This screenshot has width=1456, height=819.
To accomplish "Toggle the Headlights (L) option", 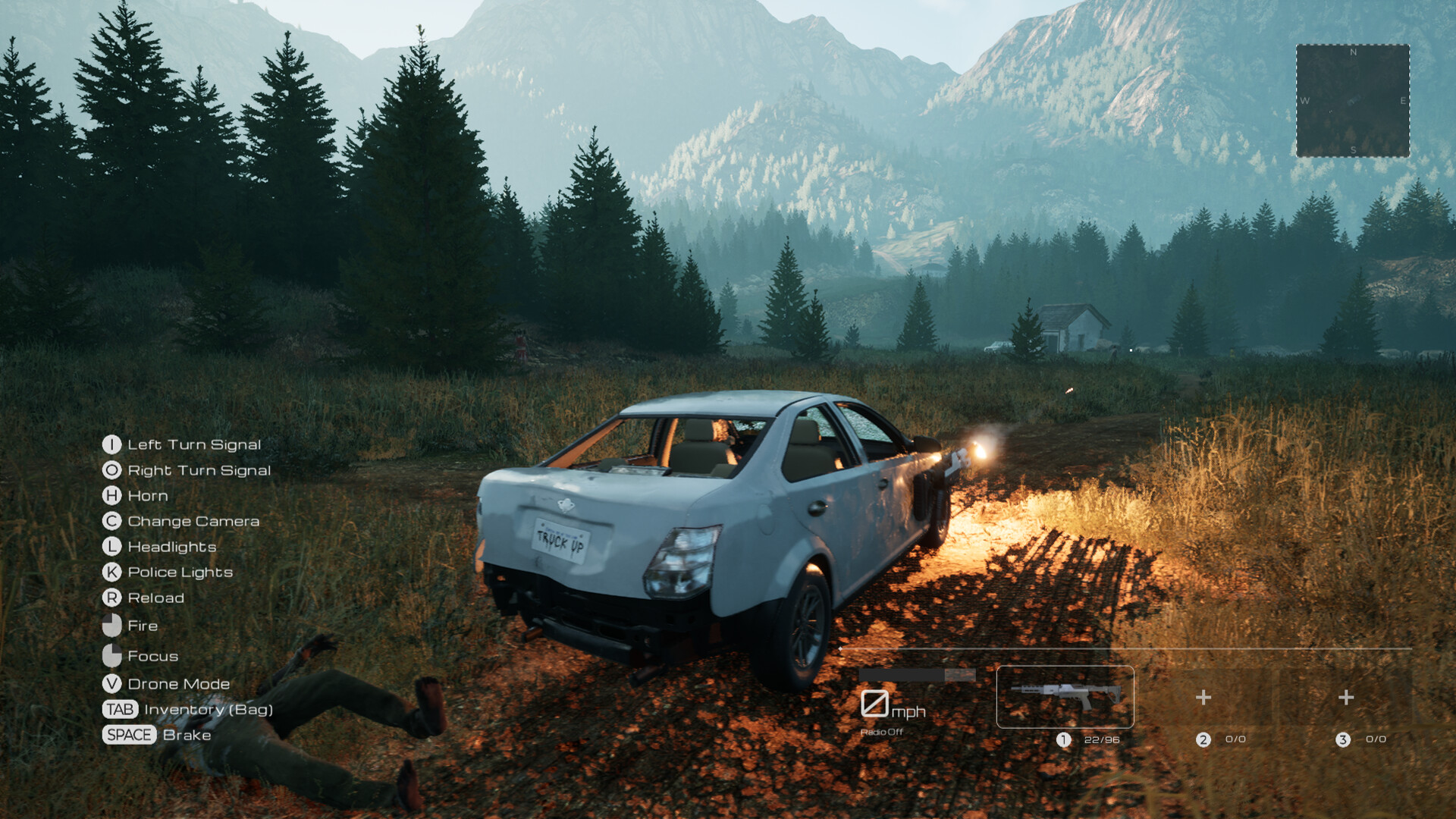I will pos(111,547).
